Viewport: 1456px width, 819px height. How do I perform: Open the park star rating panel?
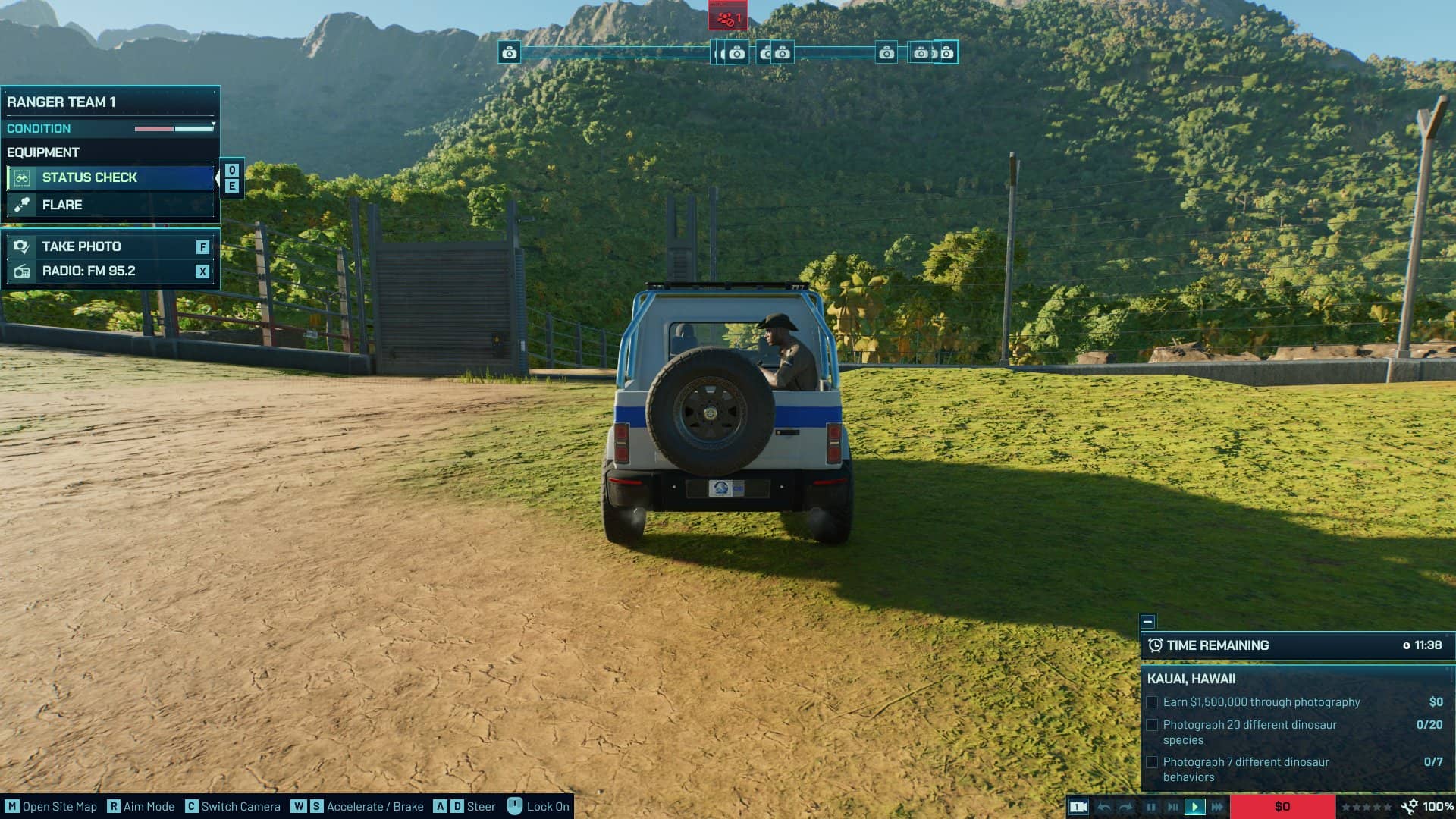pyautogui.click(x=1366, y=807)
